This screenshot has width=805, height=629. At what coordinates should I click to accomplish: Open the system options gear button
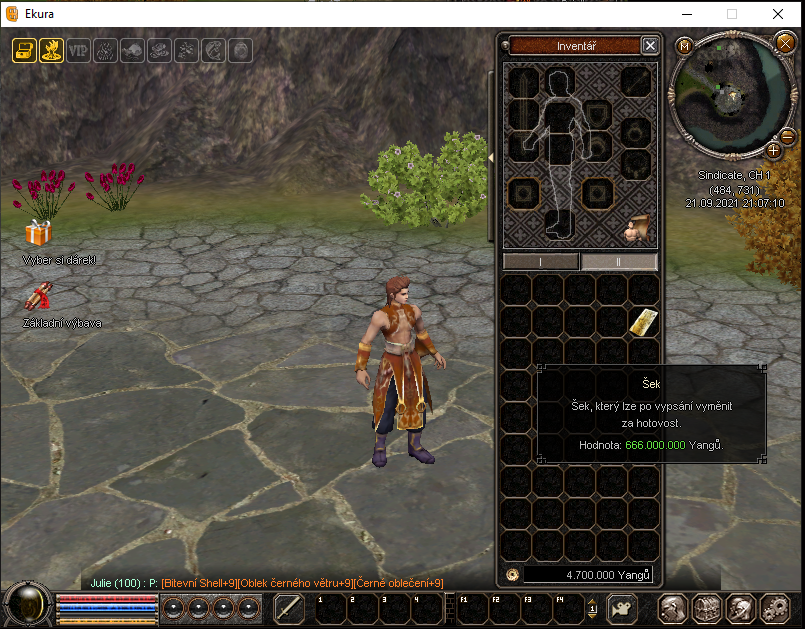click(774, 608)
